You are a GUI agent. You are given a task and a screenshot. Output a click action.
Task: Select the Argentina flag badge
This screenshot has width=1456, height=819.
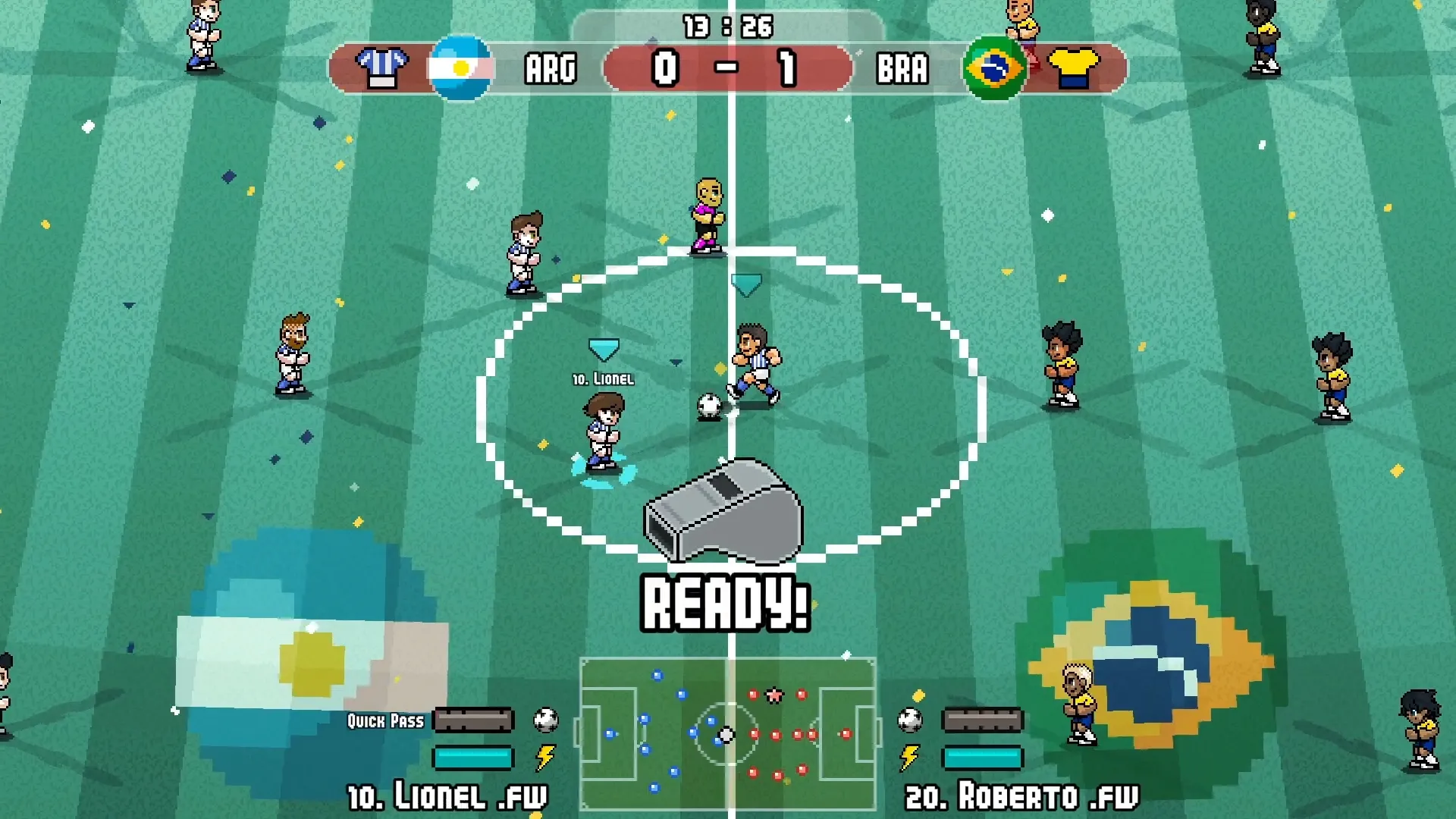click(461, 67)
